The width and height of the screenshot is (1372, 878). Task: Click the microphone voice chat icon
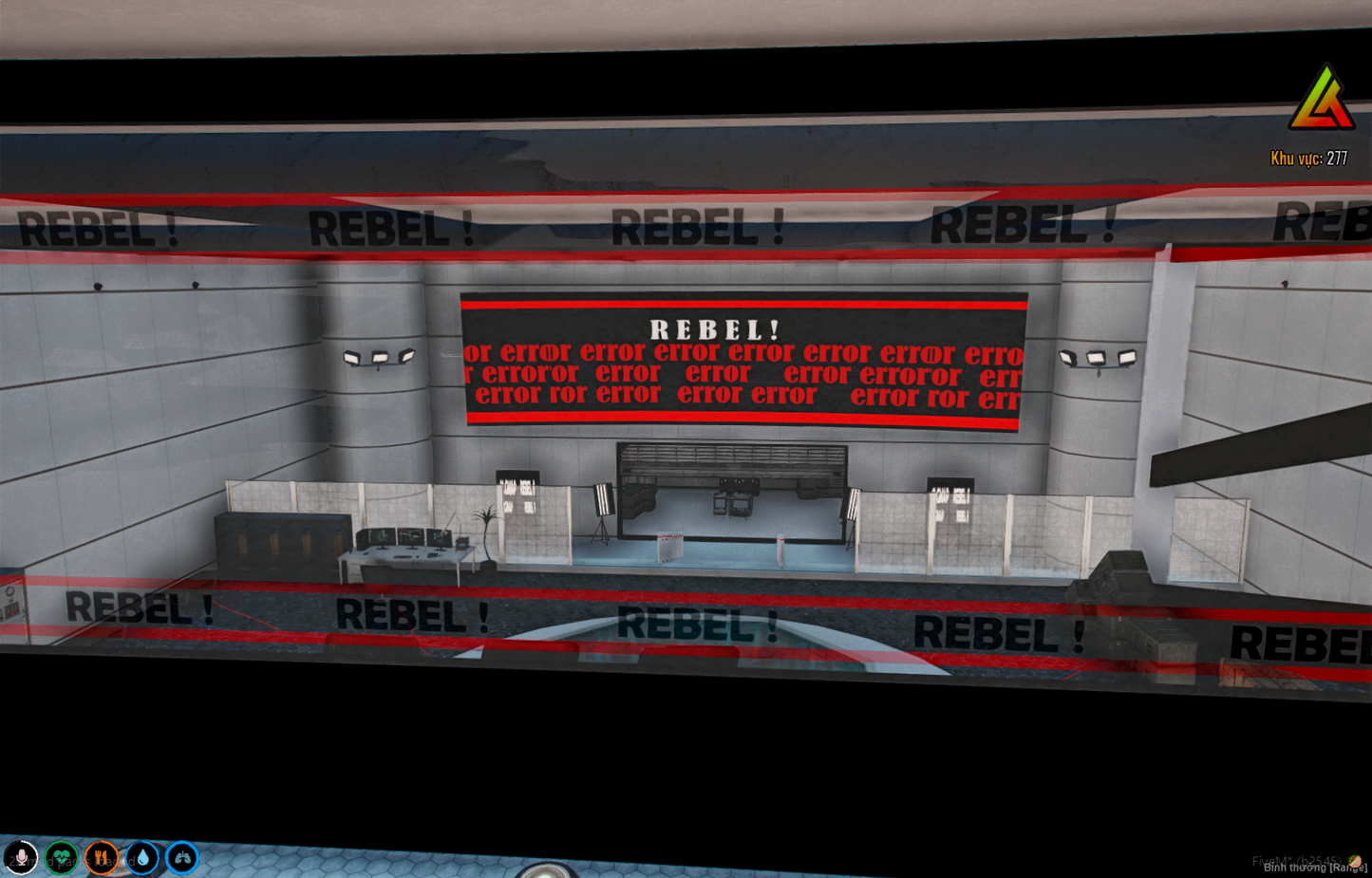(x=21, y=859)
